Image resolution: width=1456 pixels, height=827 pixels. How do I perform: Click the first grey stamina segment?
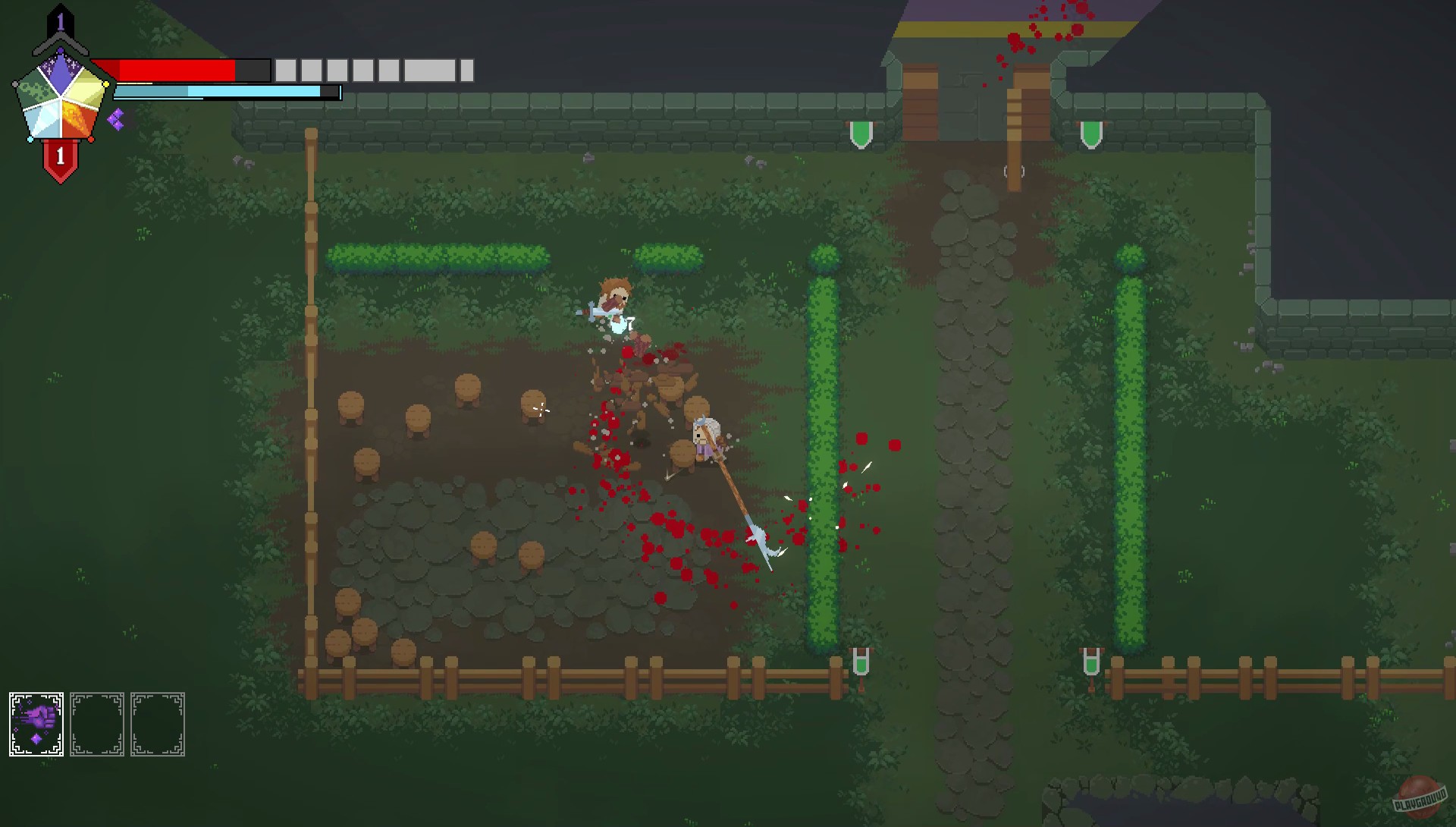pyautogui.click(x=286, y=71)
